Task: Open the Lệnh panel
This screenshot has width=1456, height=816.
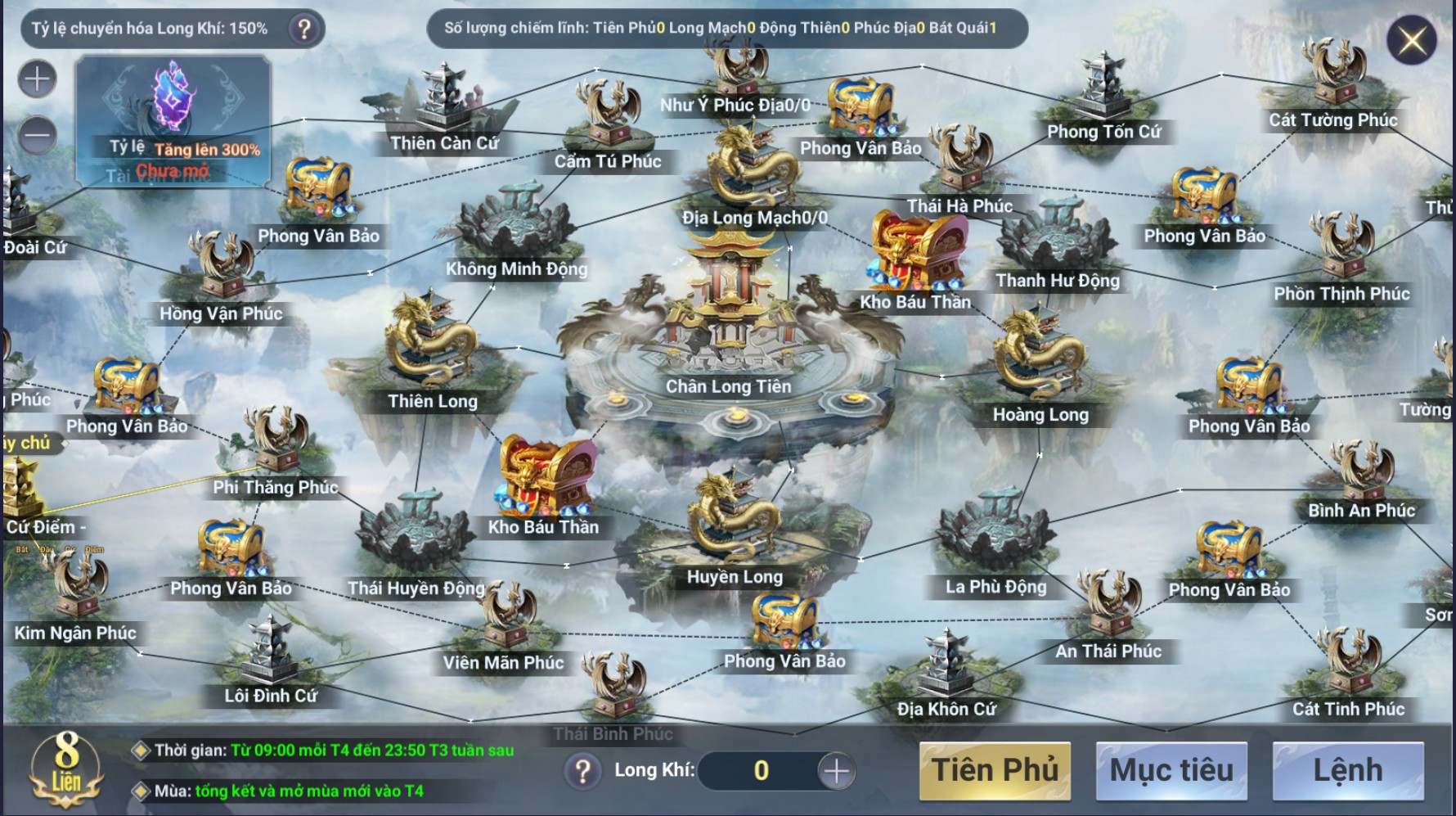Action: 1348,770
